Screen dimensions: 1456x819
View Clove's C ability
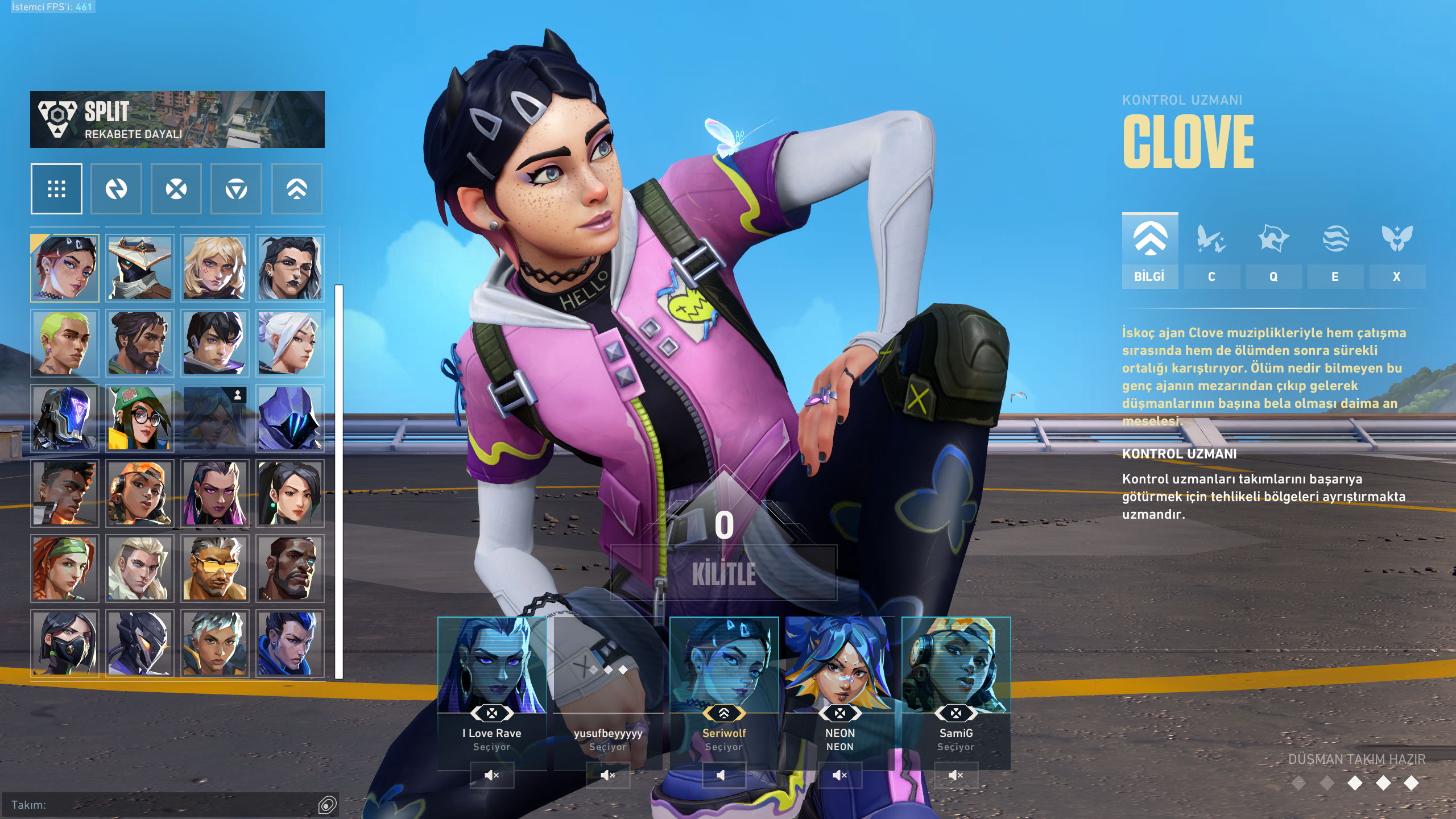pyautogui.click(x=1211, y=250)
